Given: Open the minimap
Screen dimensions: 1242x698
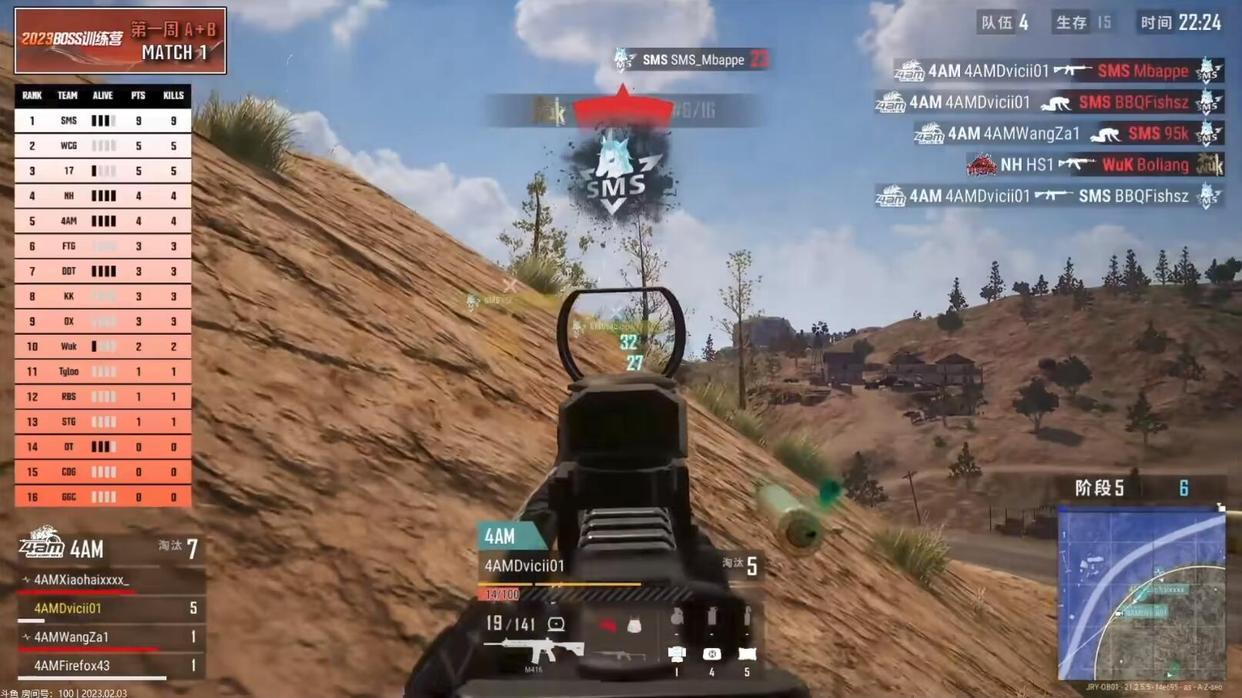Looking at the screenshot, I should point(1141,593).
